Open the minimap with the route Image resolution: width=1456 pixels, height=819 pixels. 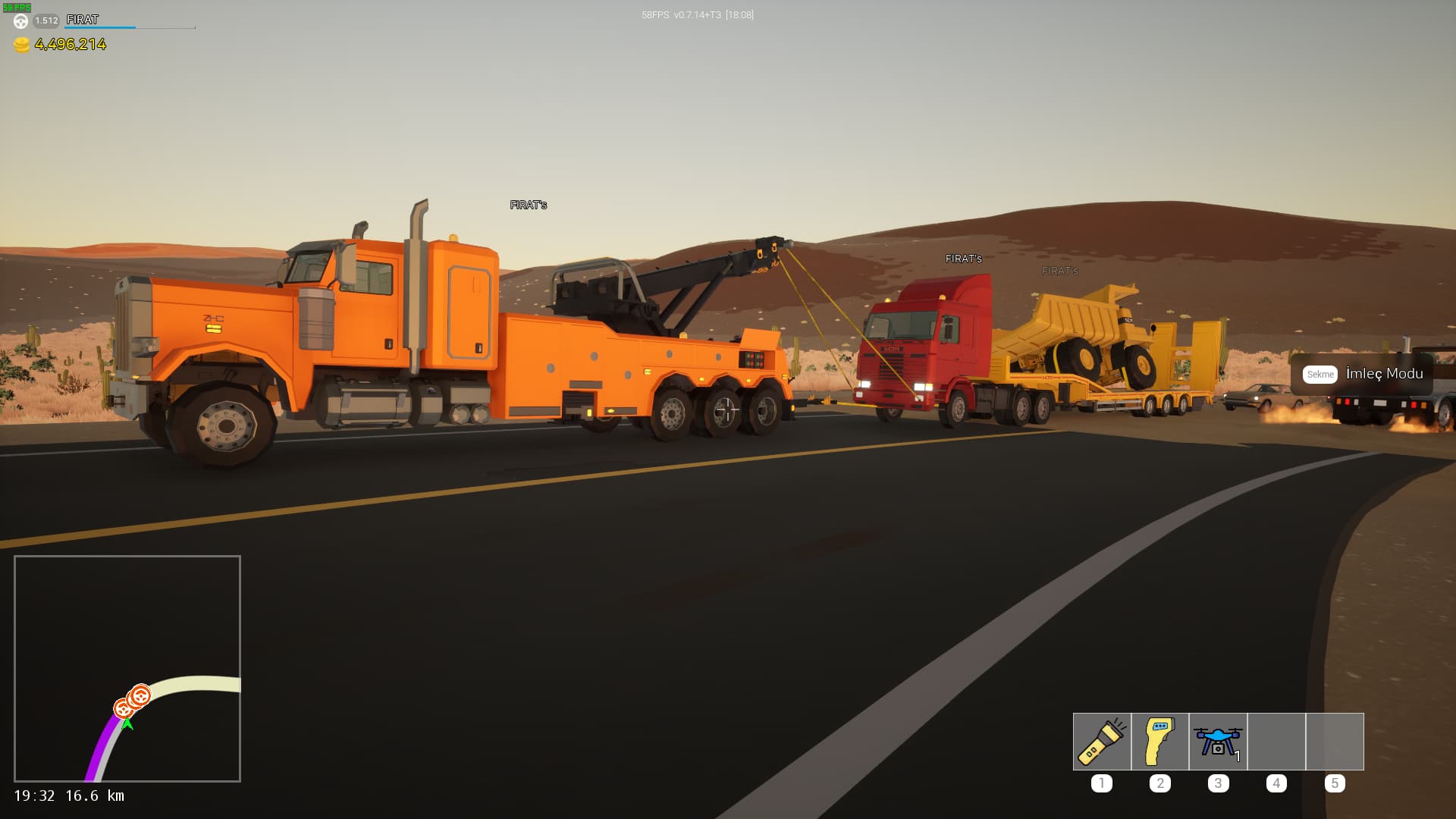127,668
